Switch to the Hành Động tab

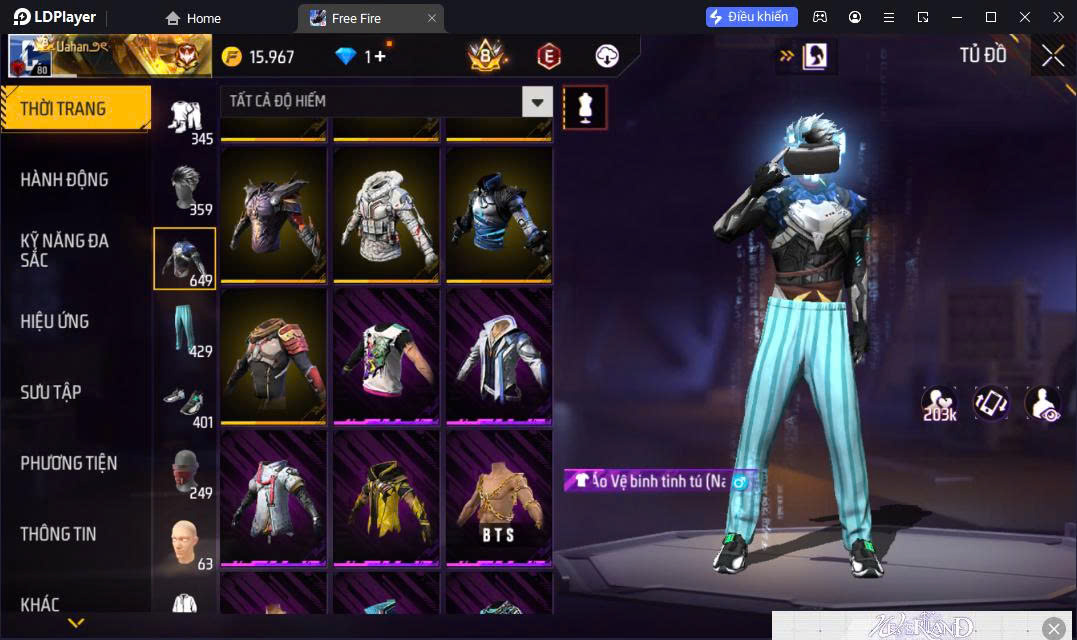pos(65,180)
